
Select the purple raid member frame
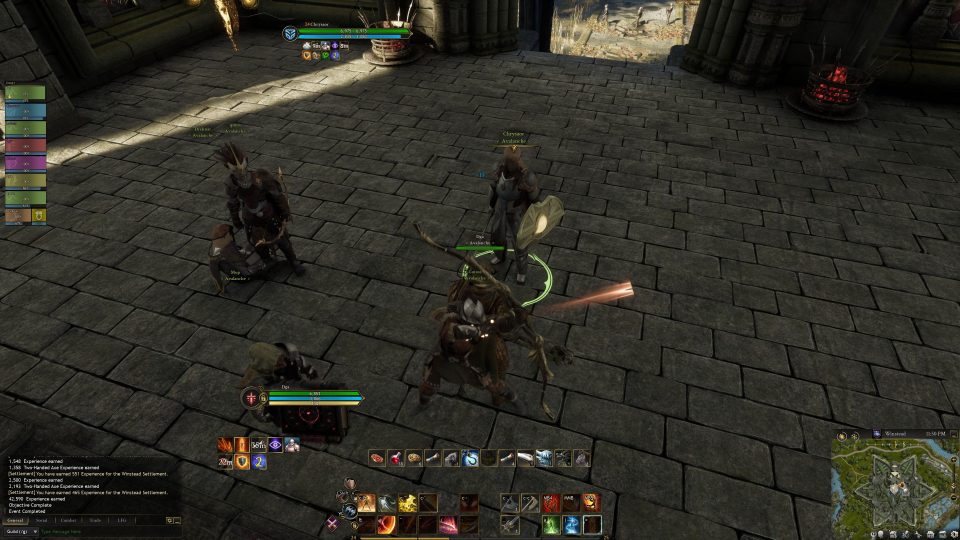25,162
